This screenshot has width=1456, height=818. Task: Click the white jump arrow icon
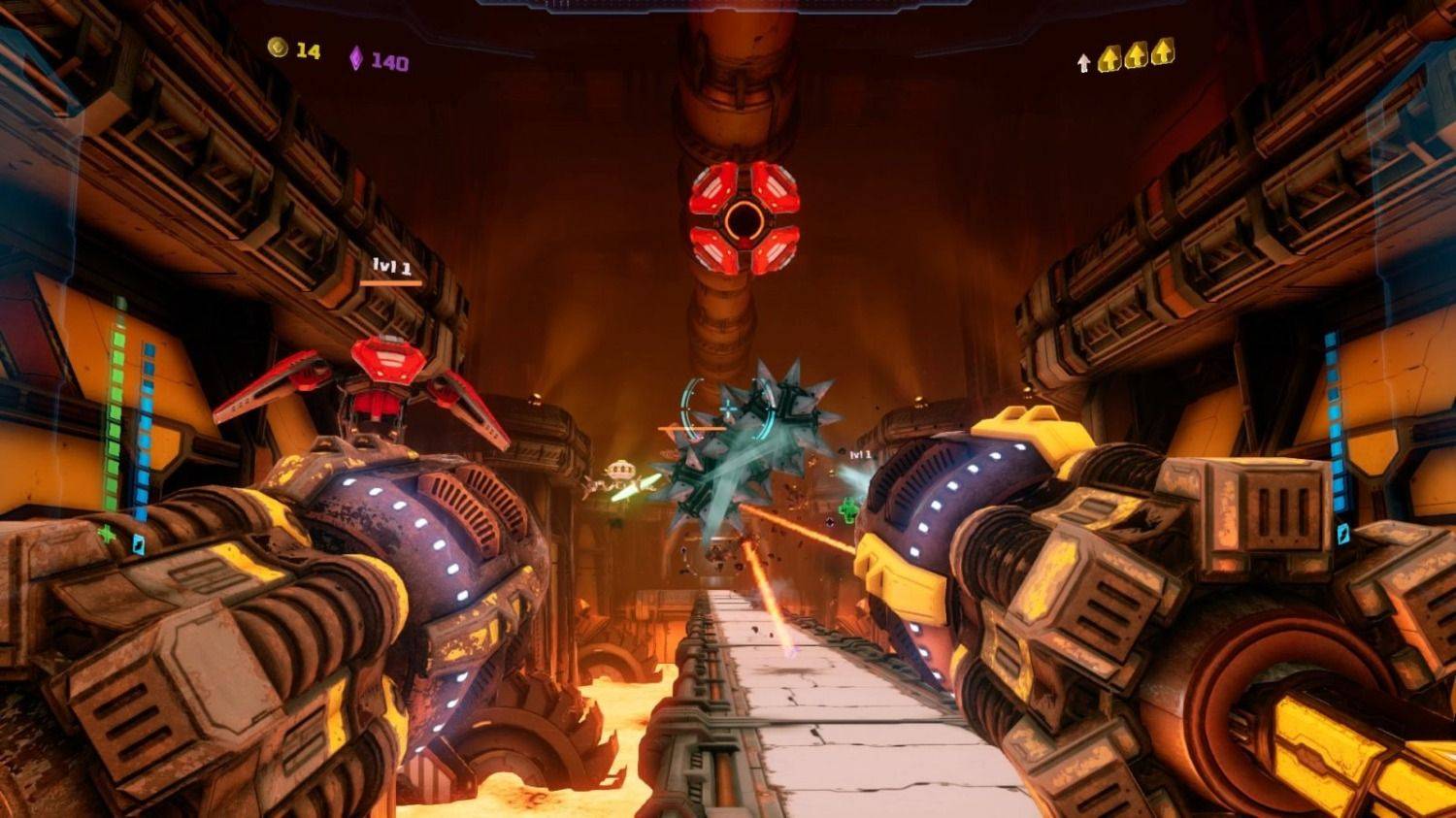coord(1083,63)
